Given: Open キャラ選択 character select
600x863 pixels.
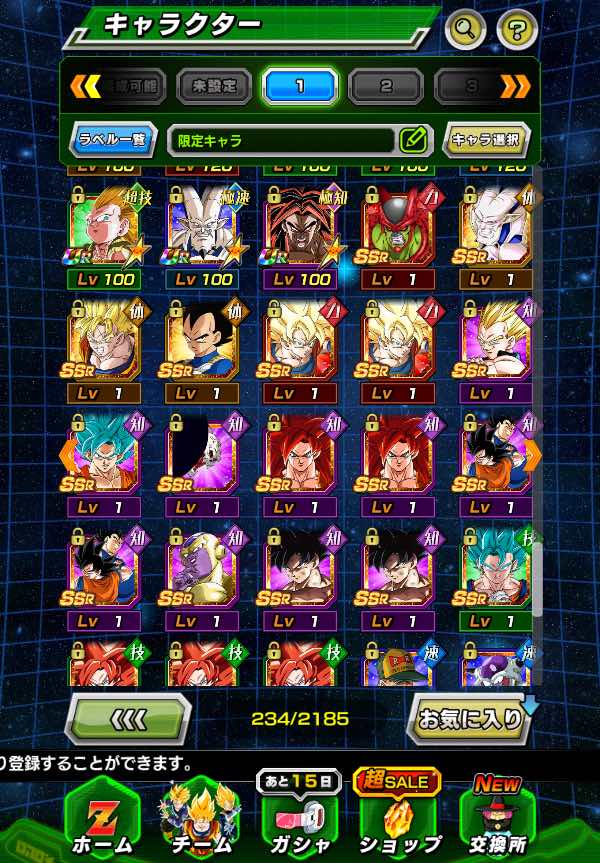Looking at the screenshot, I should [x=486, y=140].
